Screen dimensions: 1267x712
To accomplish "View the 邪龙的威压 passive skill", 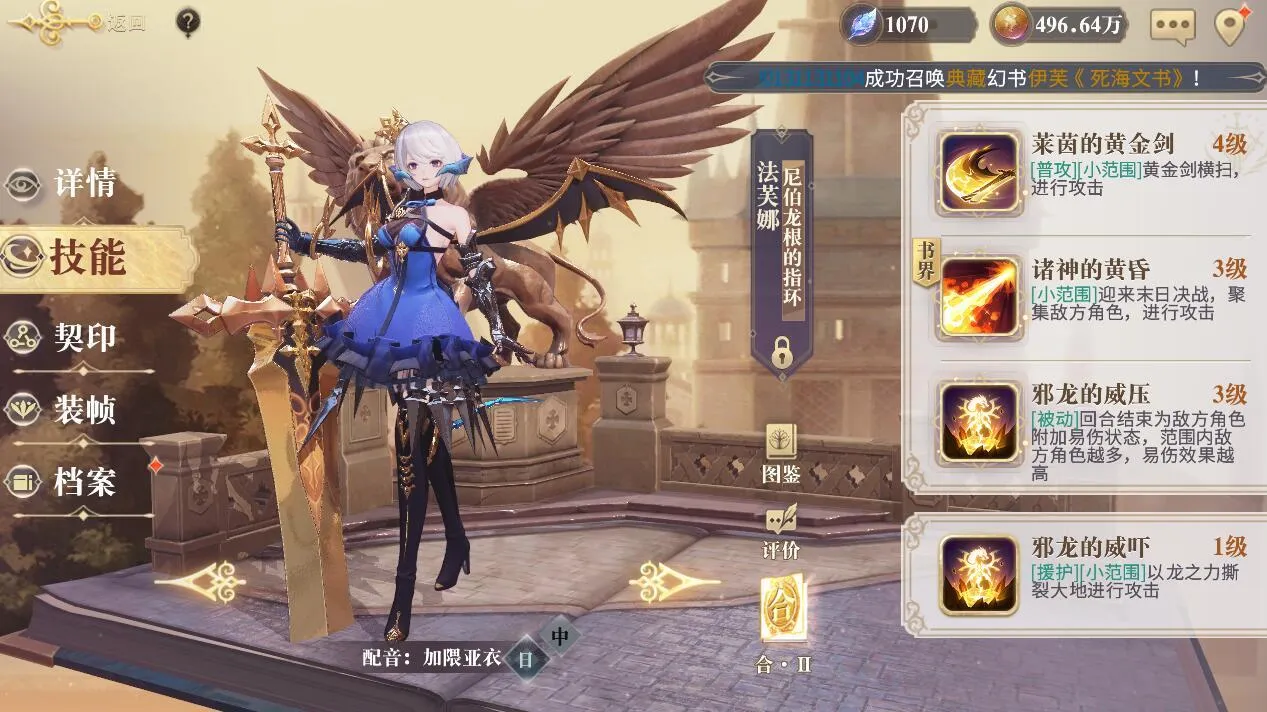I will pyautogui.click(x=979, y=422).
